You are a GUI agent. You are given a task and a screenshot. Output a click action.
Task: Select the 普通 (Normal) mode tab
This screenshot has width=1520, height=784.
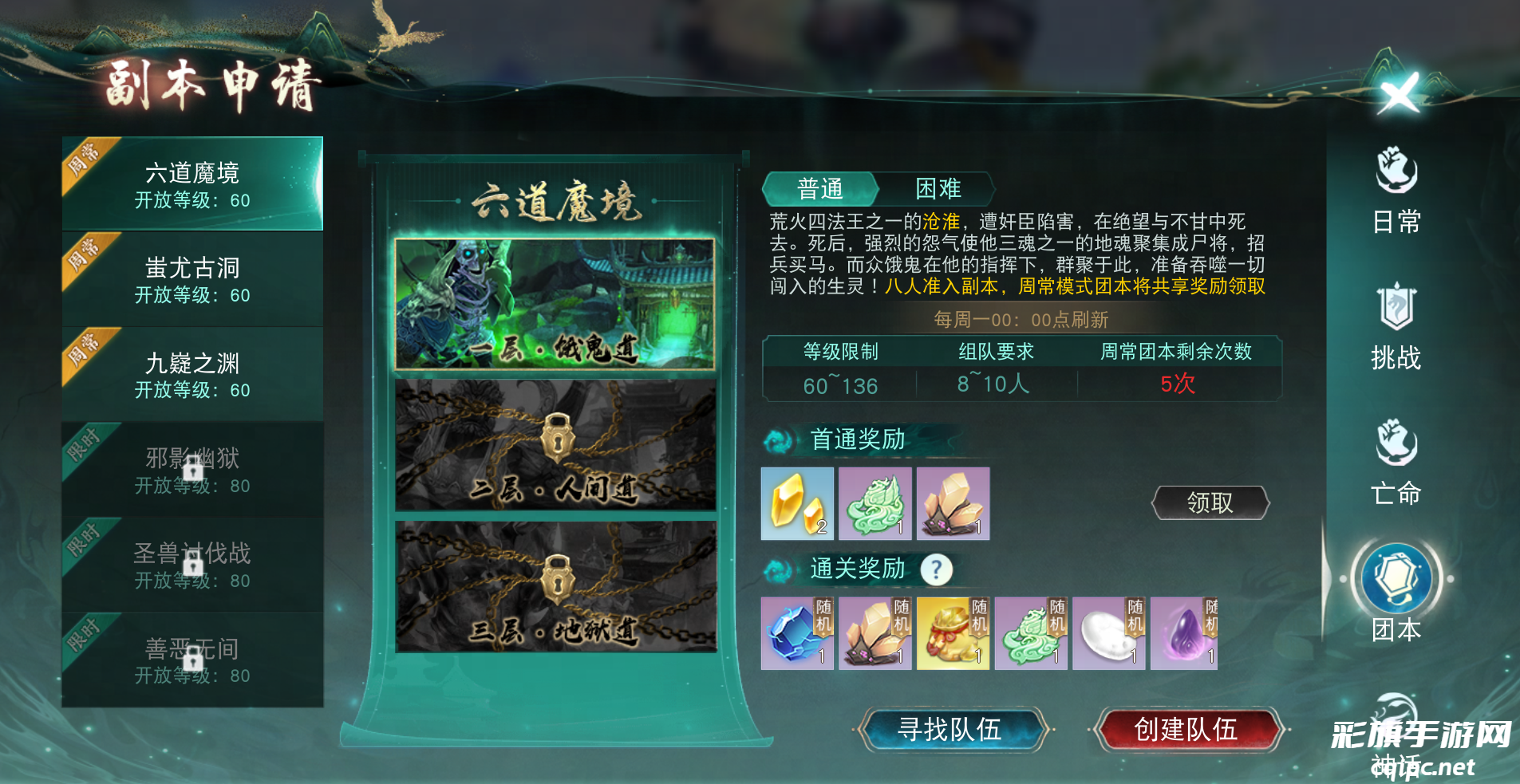click(x=820, y=189)
